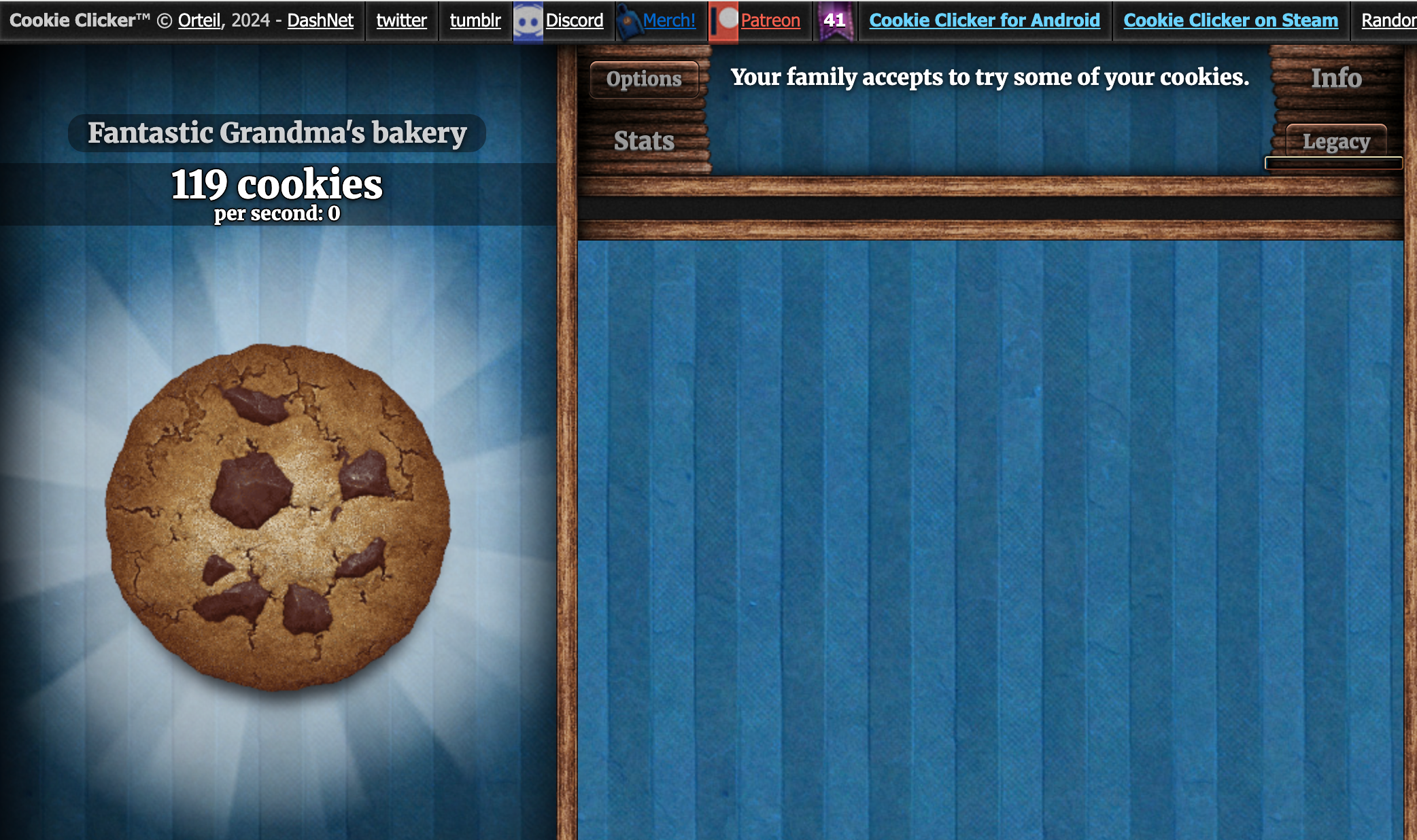Visit the Orteil link
The image size is (1417, 840).
tap(199, 20)
